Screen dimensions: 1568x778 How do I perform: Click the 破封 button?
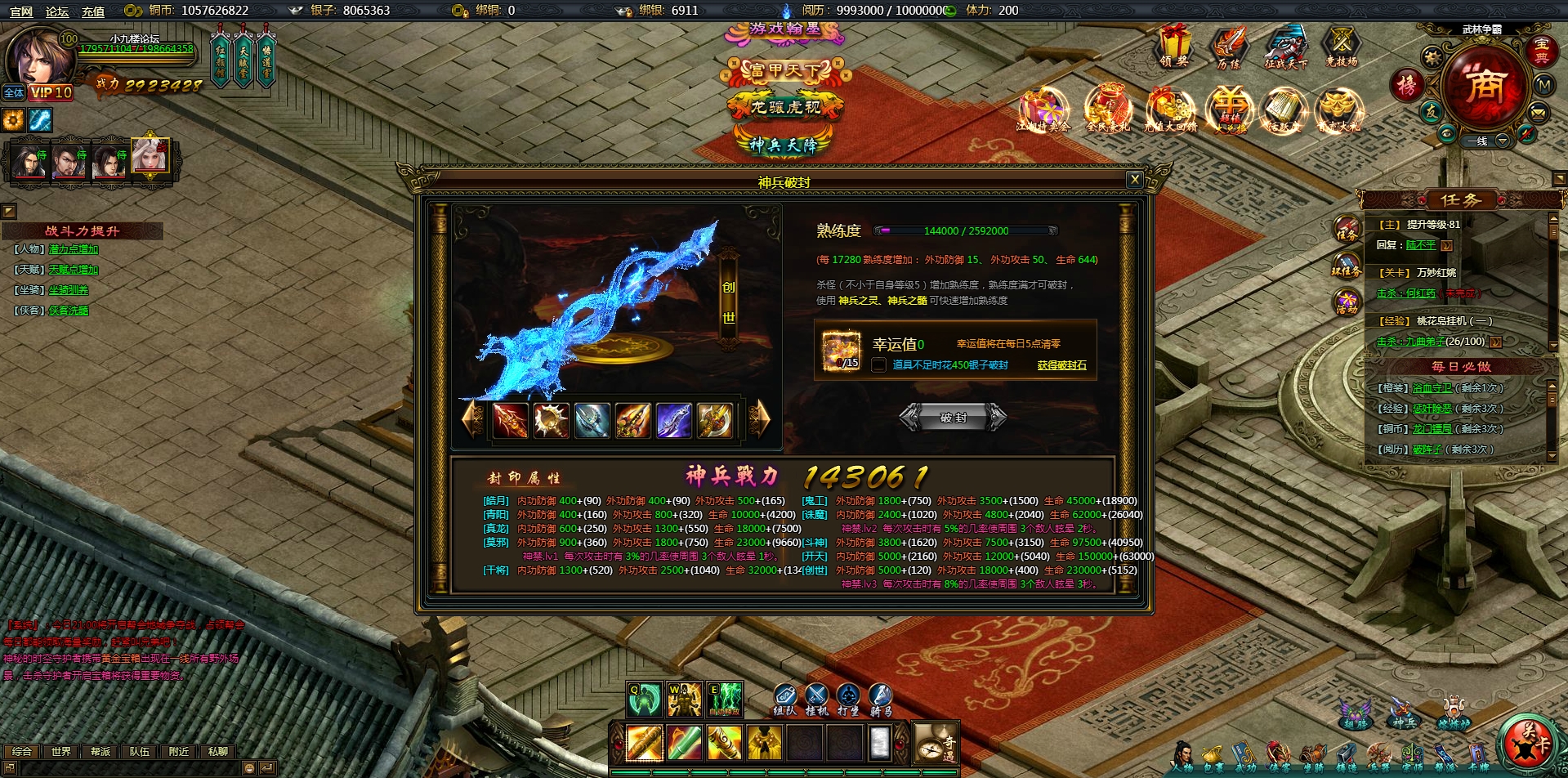[x=953, y=417]
